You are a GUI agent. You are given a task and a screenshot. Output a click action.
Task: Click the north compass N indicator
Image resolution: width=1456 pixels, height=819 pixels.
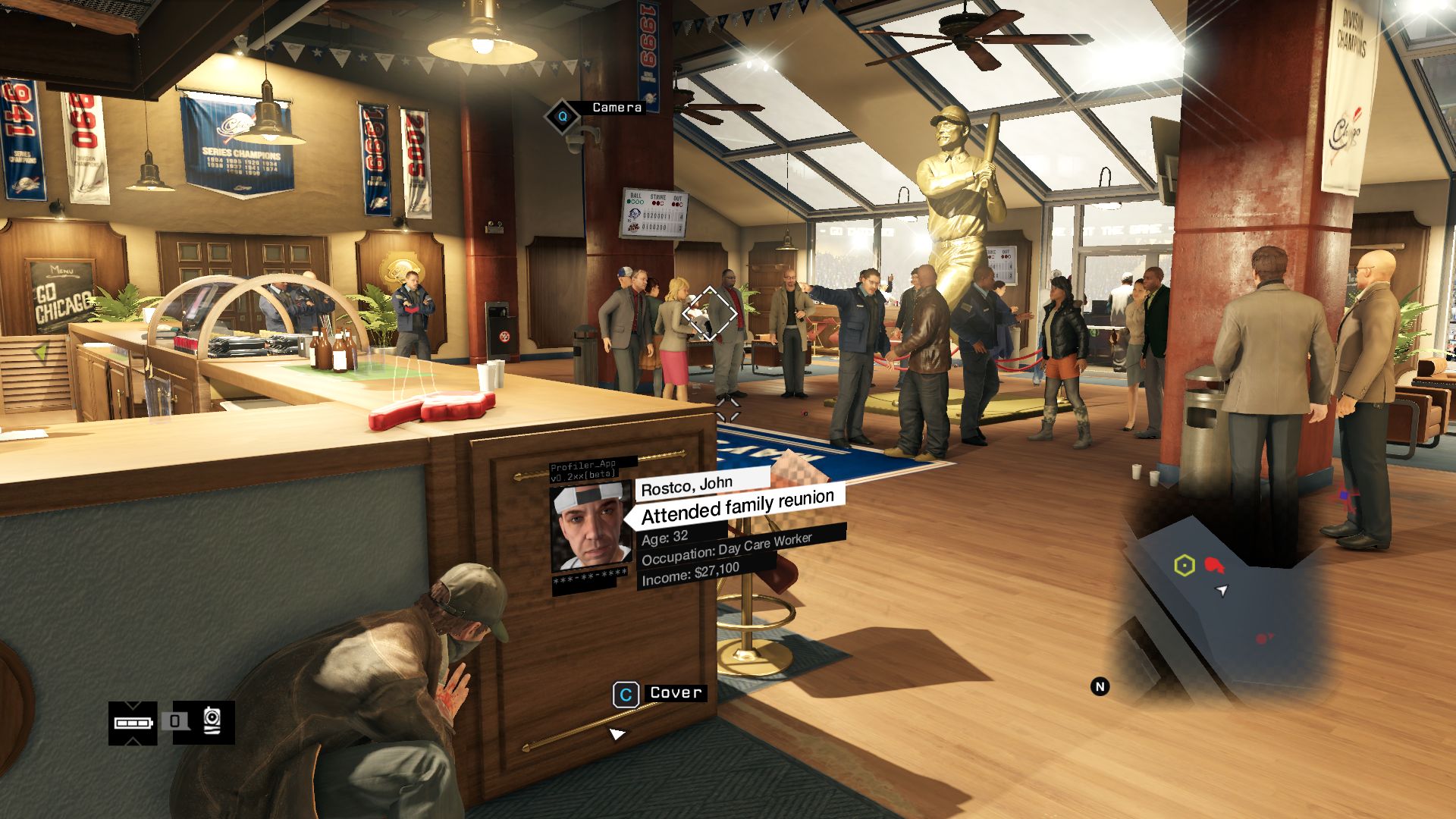coord(1100,687)
